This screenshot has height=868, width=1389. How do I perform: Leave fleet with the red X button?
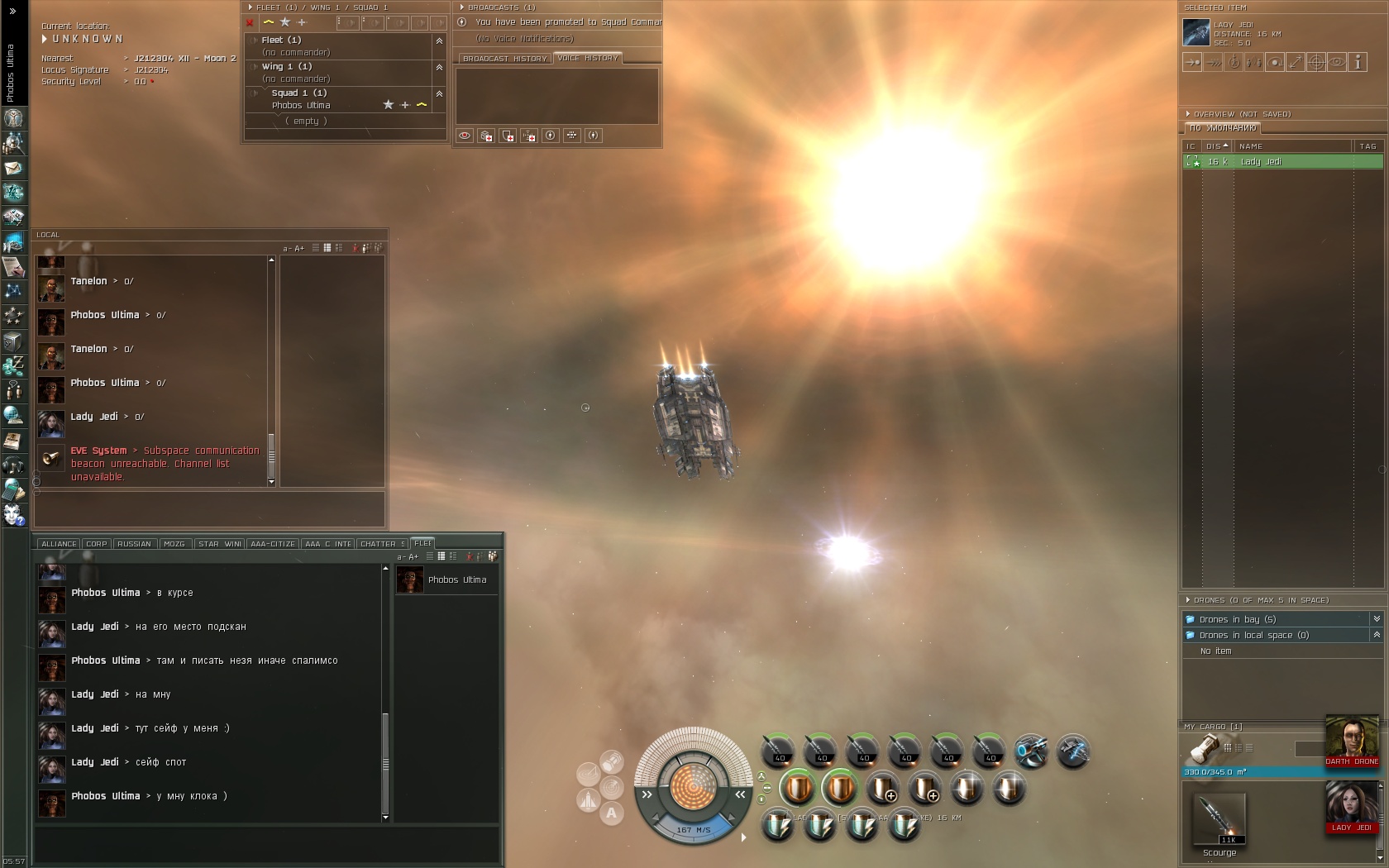click(250, 22)
